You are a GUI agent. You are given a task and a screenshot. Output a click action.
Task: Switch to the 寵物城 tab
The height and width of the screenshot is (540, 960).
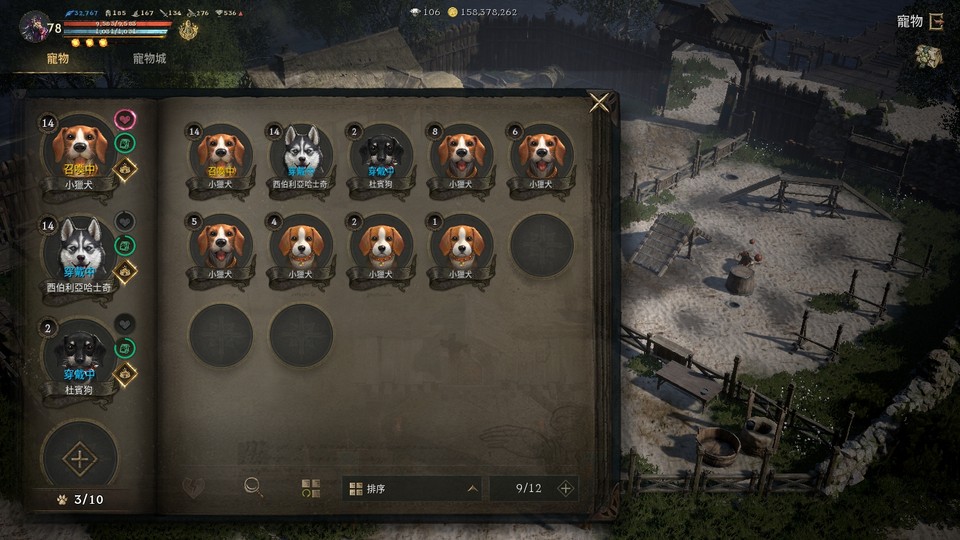point(149,59)
